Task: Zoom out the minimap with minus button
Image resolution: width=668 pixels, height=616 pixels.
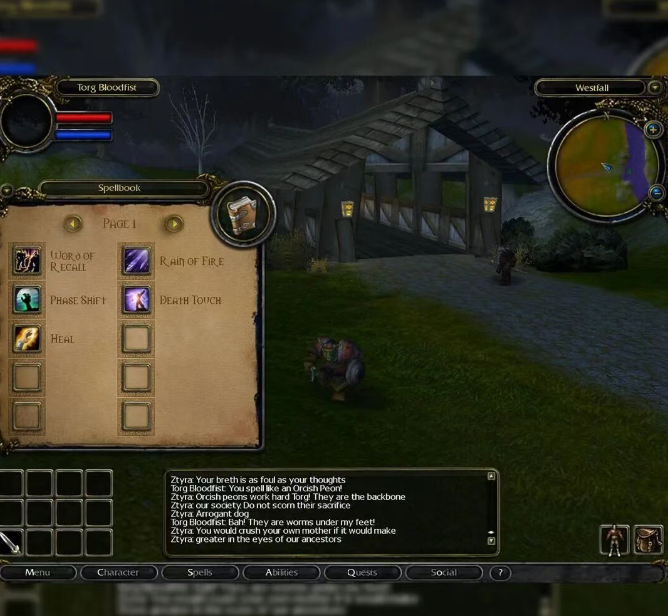Action: click(656, 193)
